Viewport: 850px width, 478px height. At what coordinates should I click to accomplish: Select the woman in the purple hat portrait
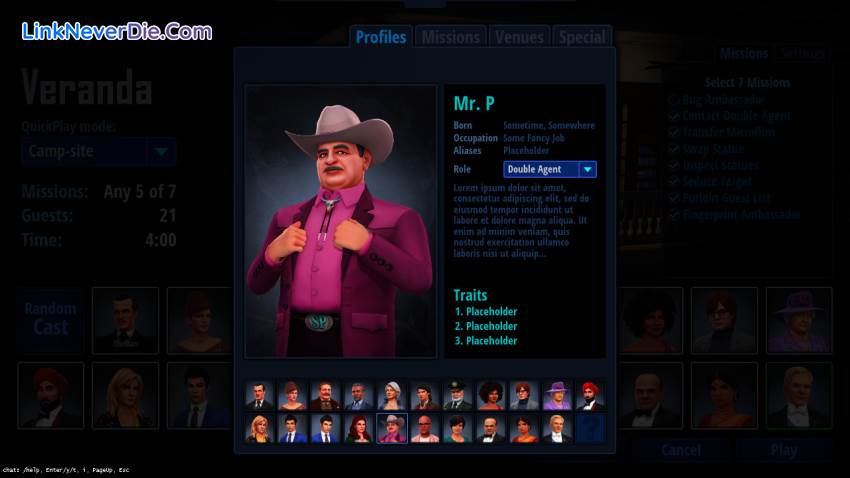pyautogui.click(x=556, y=396)
